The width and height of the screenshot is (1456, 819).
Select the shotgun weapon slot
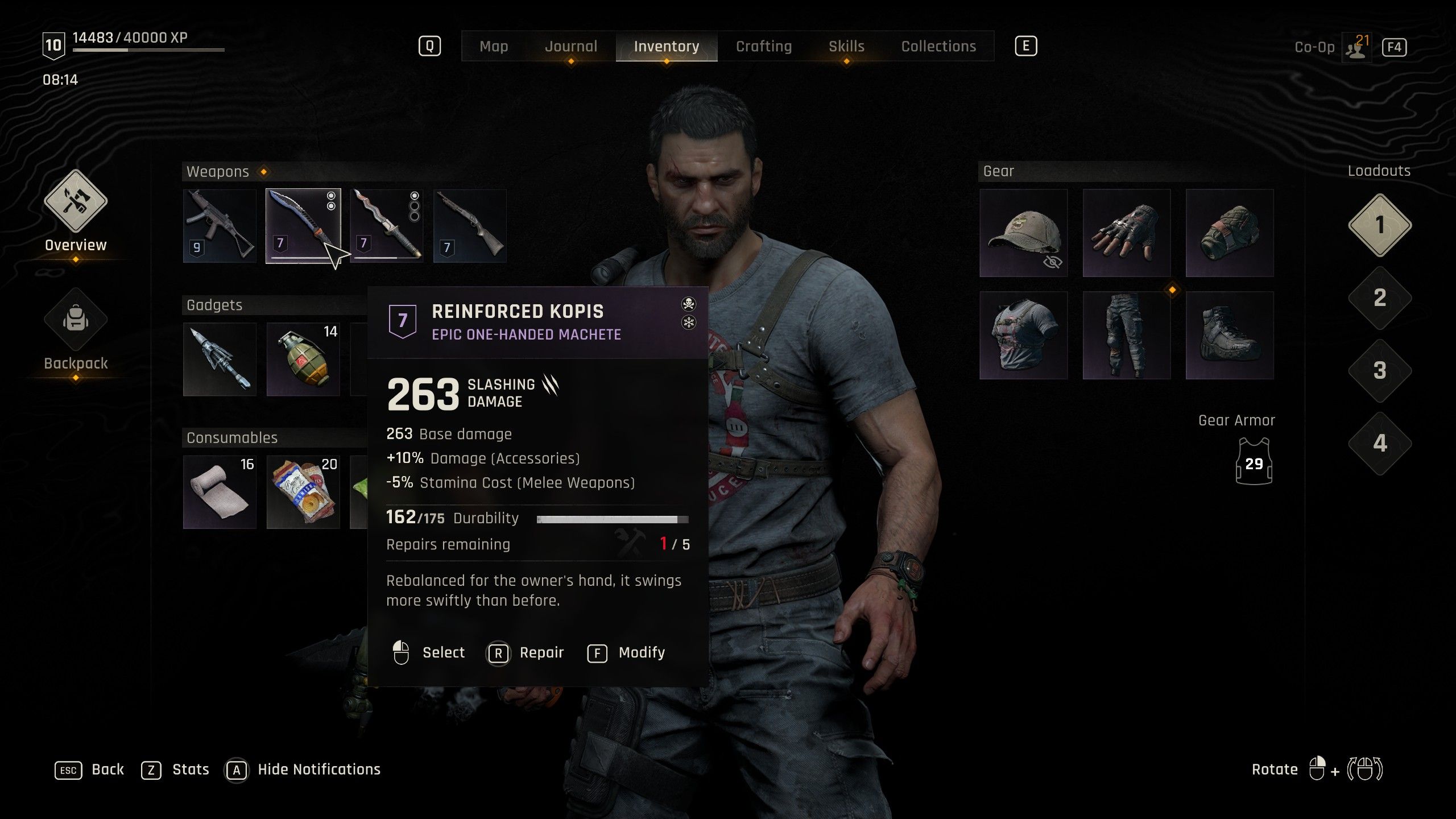tap(470, 226)
